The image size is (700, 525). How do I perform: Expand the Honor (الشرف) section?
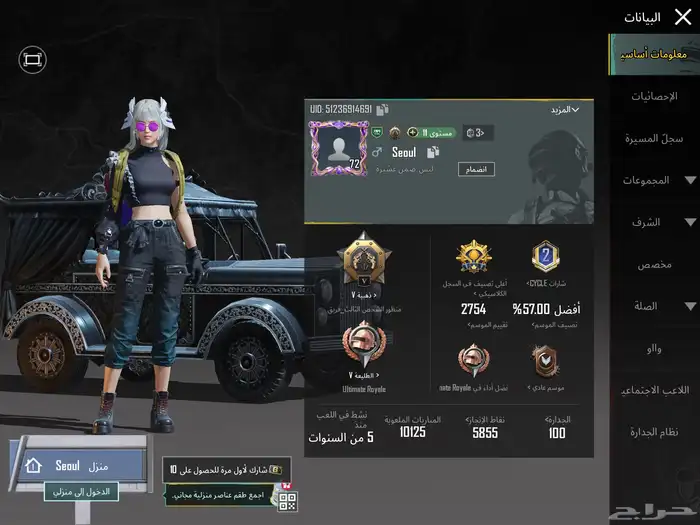coord(656,222)
